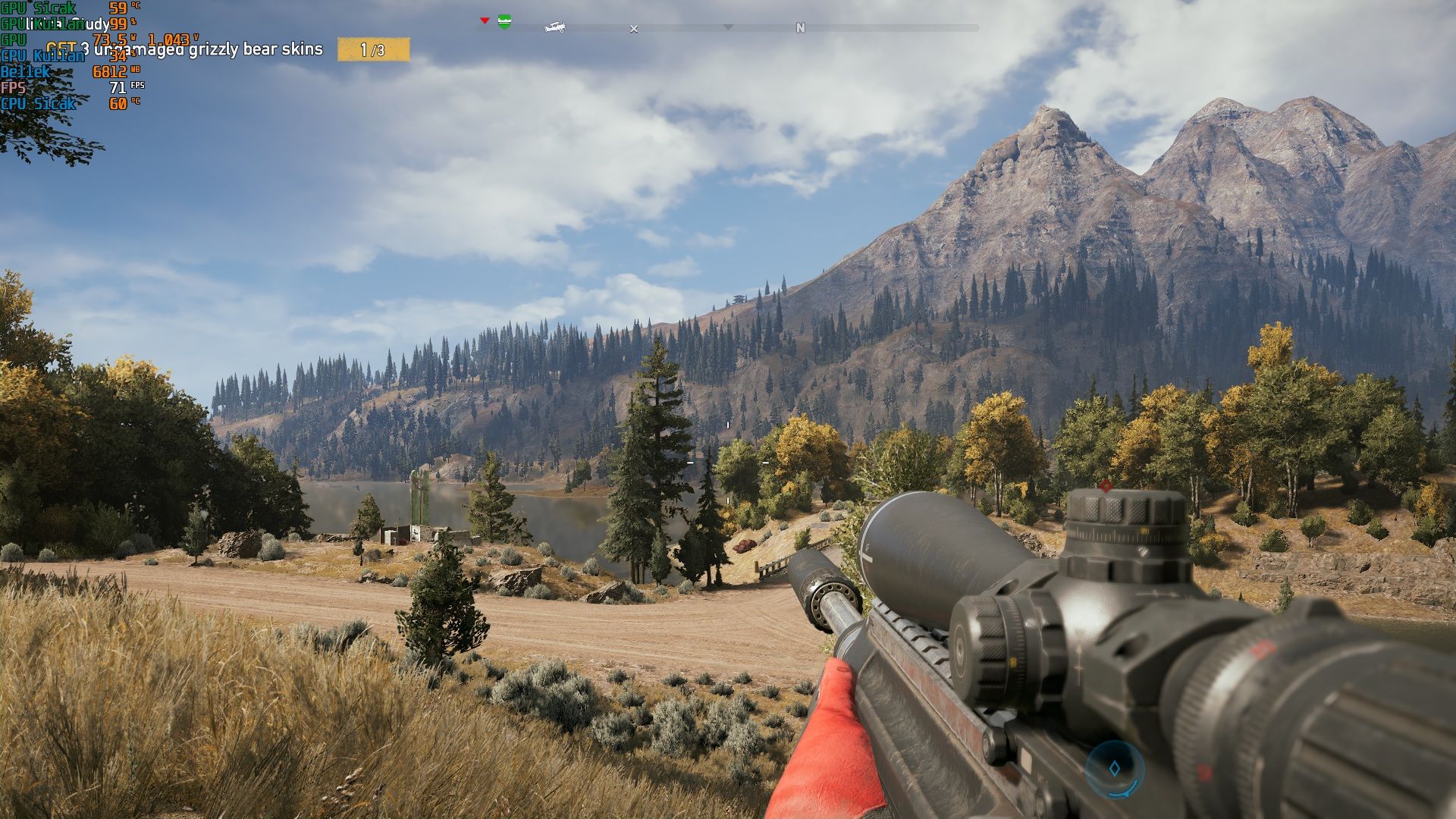
Task: Click the North 'N' compass heading
Action: pos(800,28)
